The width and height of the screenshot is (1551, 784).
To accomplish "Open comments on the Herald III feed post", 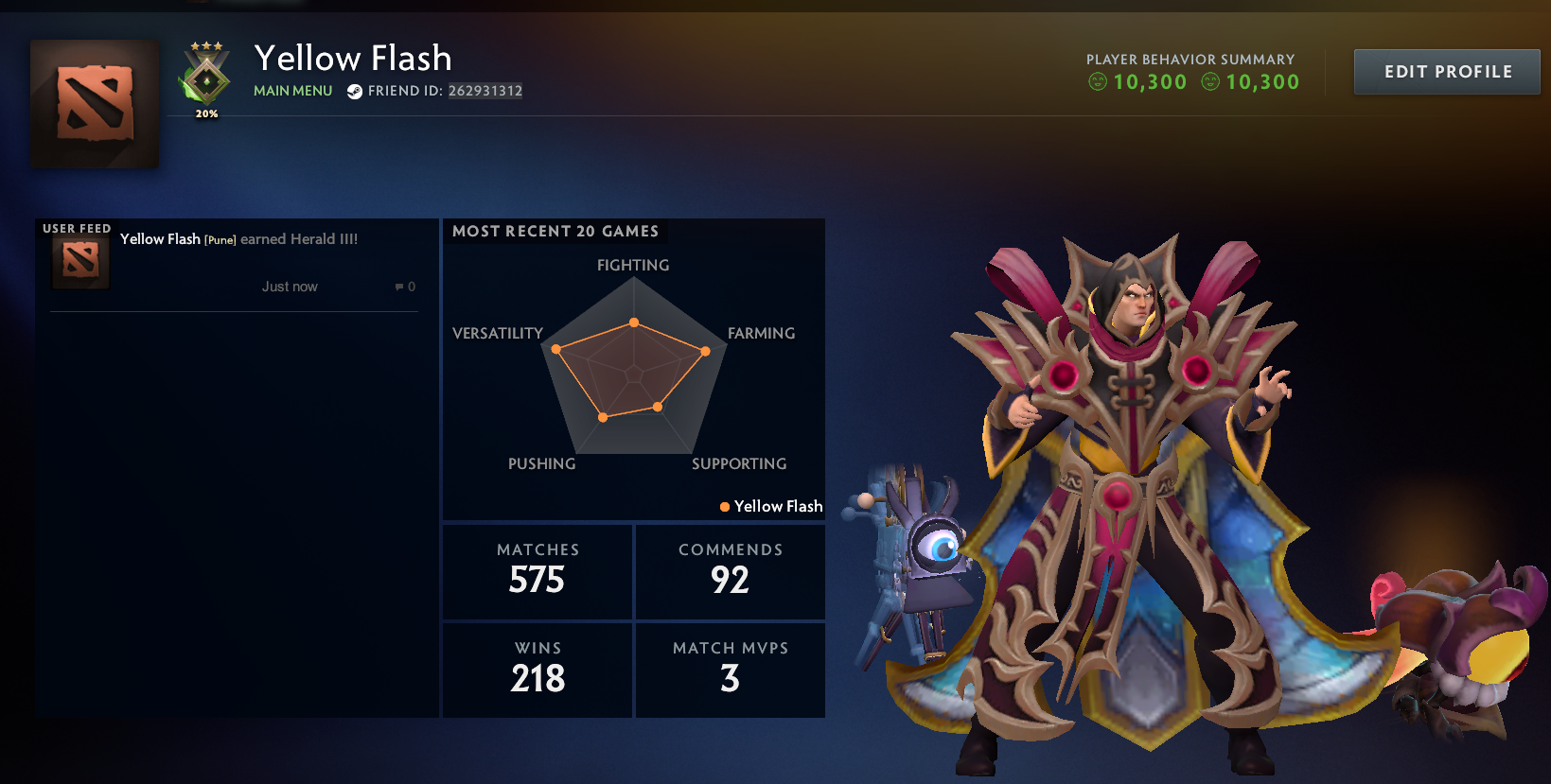I will tap(404, 287).
